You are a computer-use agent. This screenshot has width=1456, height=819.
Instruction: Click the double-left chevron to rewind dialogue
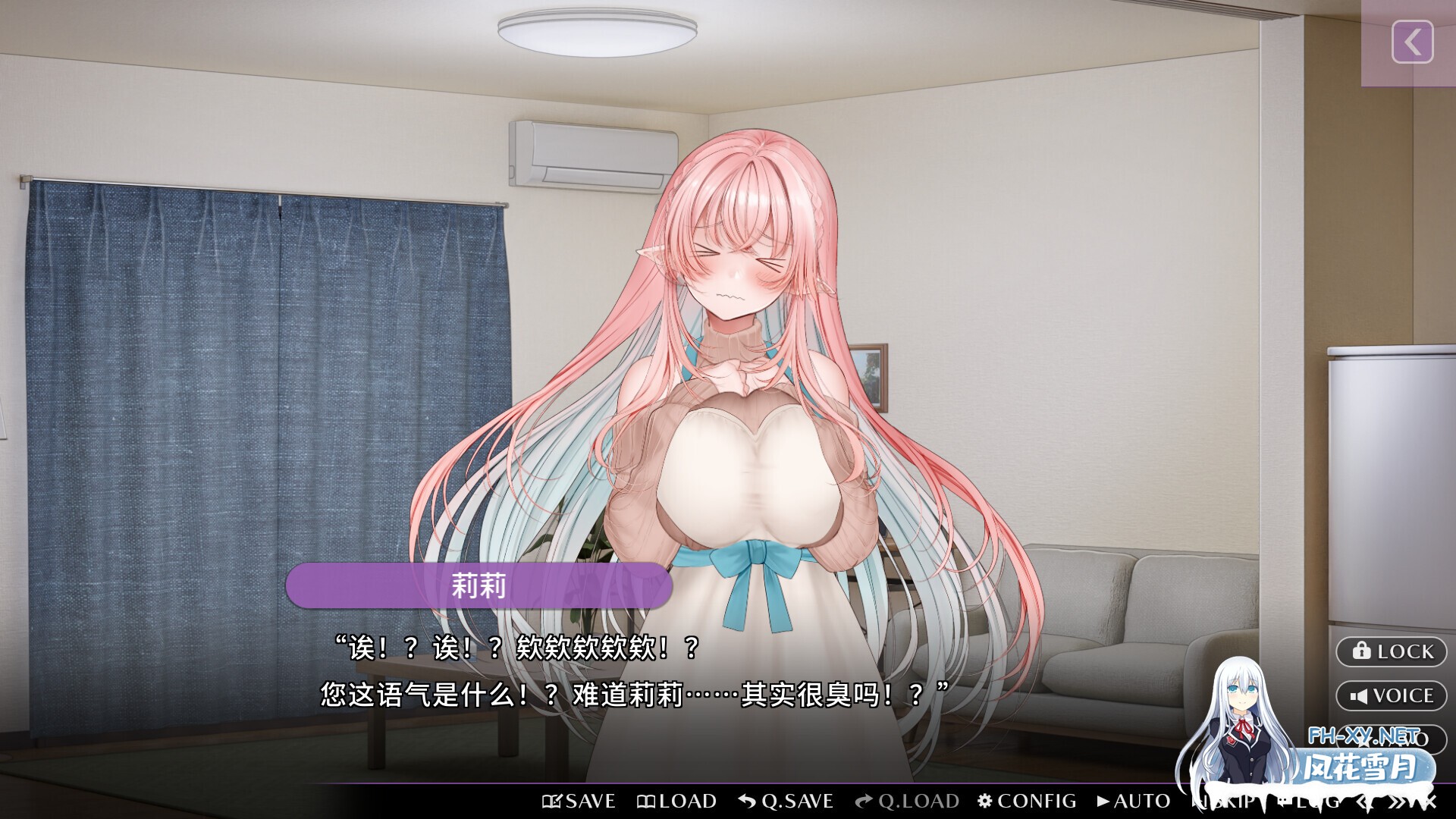(x=1363, y=801)
